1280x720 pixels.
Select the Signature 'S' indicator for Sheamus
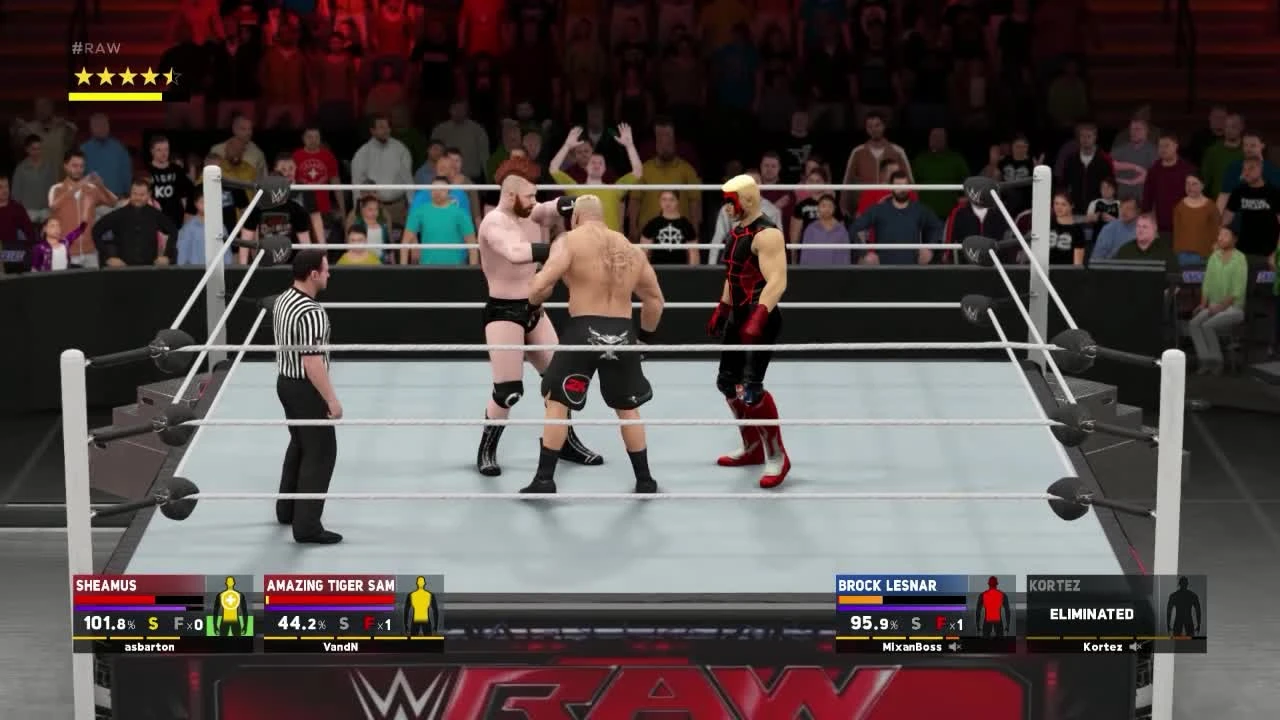tap(152, 624)
